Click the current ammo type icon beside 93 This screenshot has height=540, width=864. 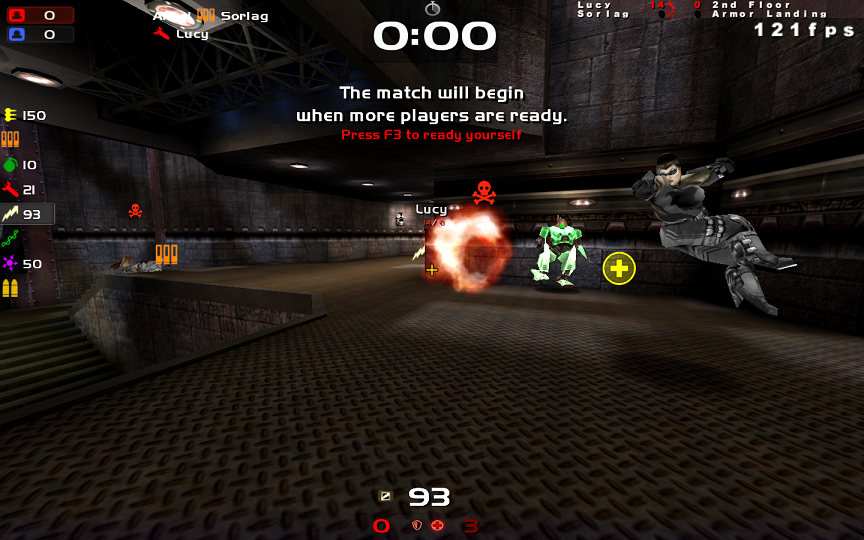(385, 496)
